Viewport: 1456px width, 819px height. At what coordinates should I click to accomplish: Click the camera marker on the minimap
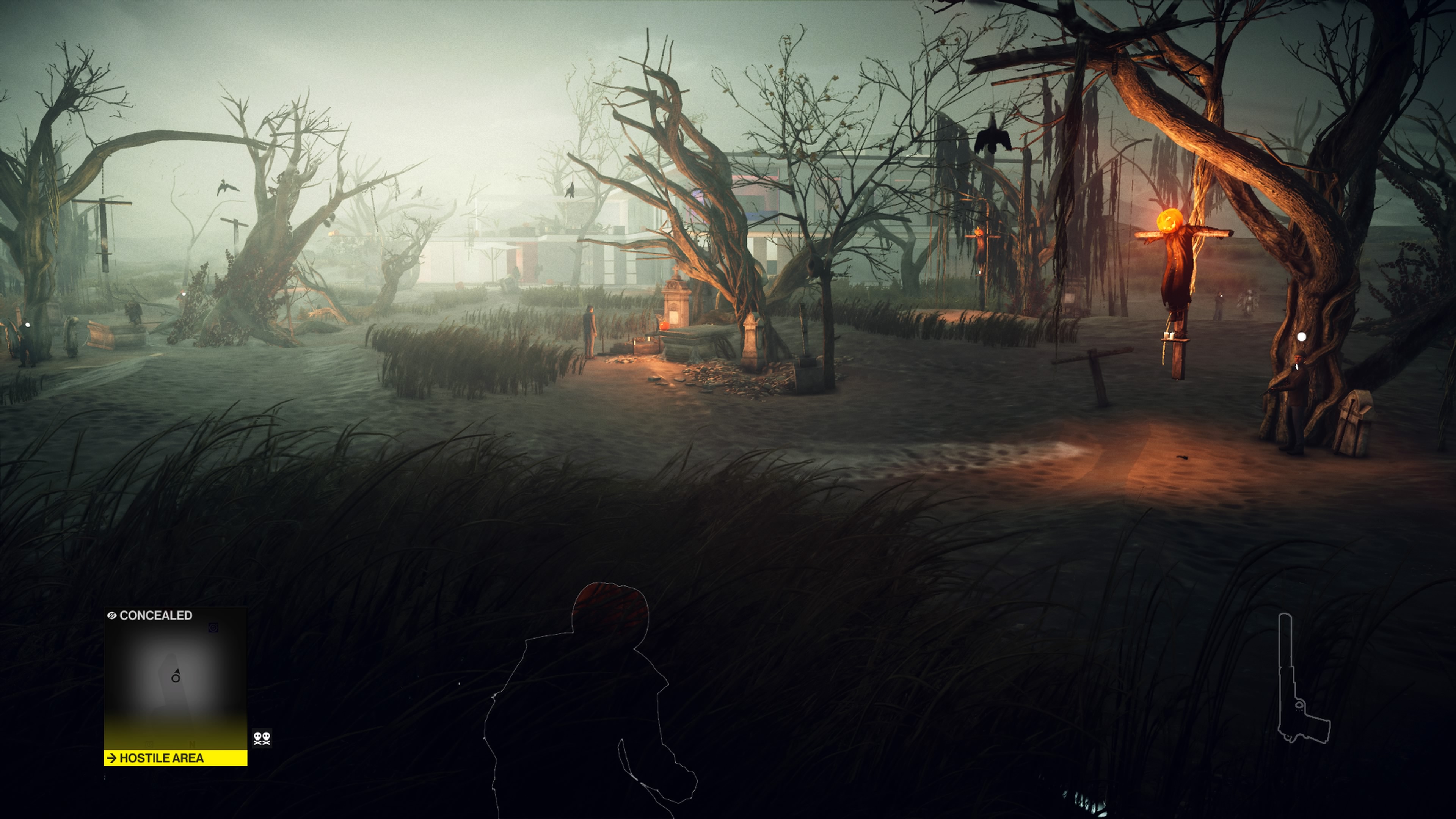[213, 628]
